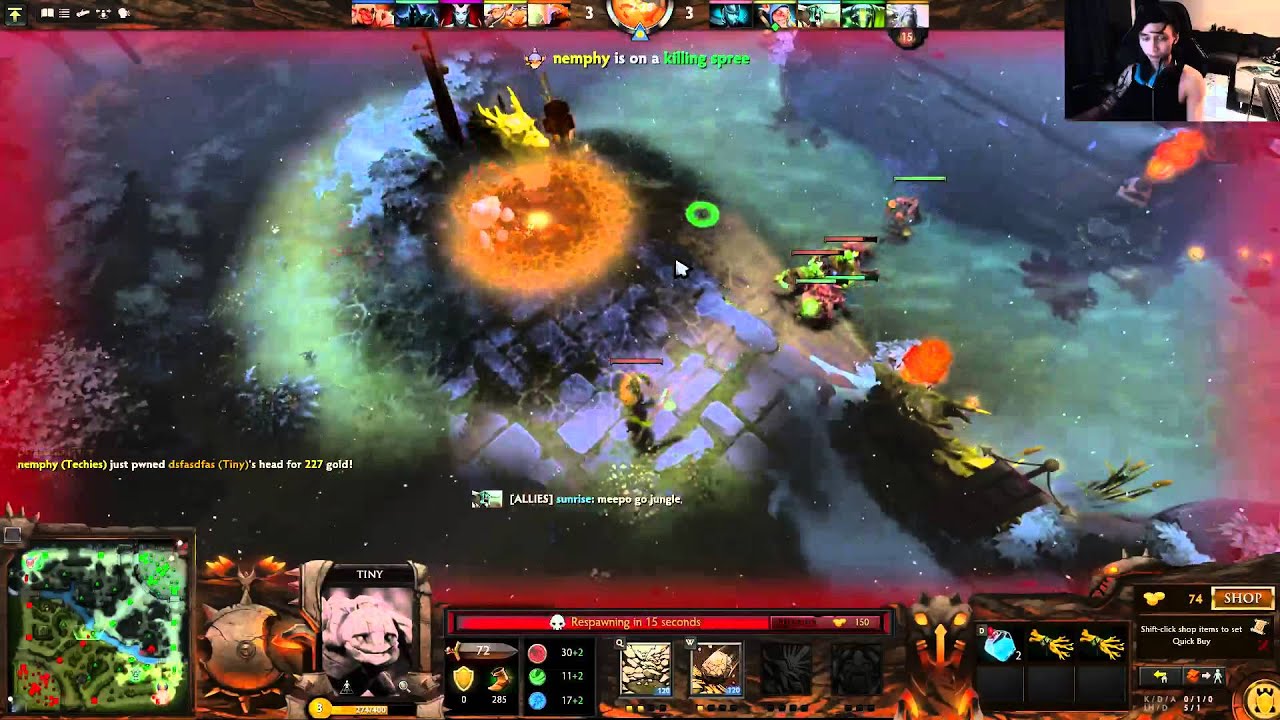This screenshot has width=1280, height=720.
Task: Open the dashboard with the top-left arrow button
Action: pyautogui.click(x=15, y=14)
